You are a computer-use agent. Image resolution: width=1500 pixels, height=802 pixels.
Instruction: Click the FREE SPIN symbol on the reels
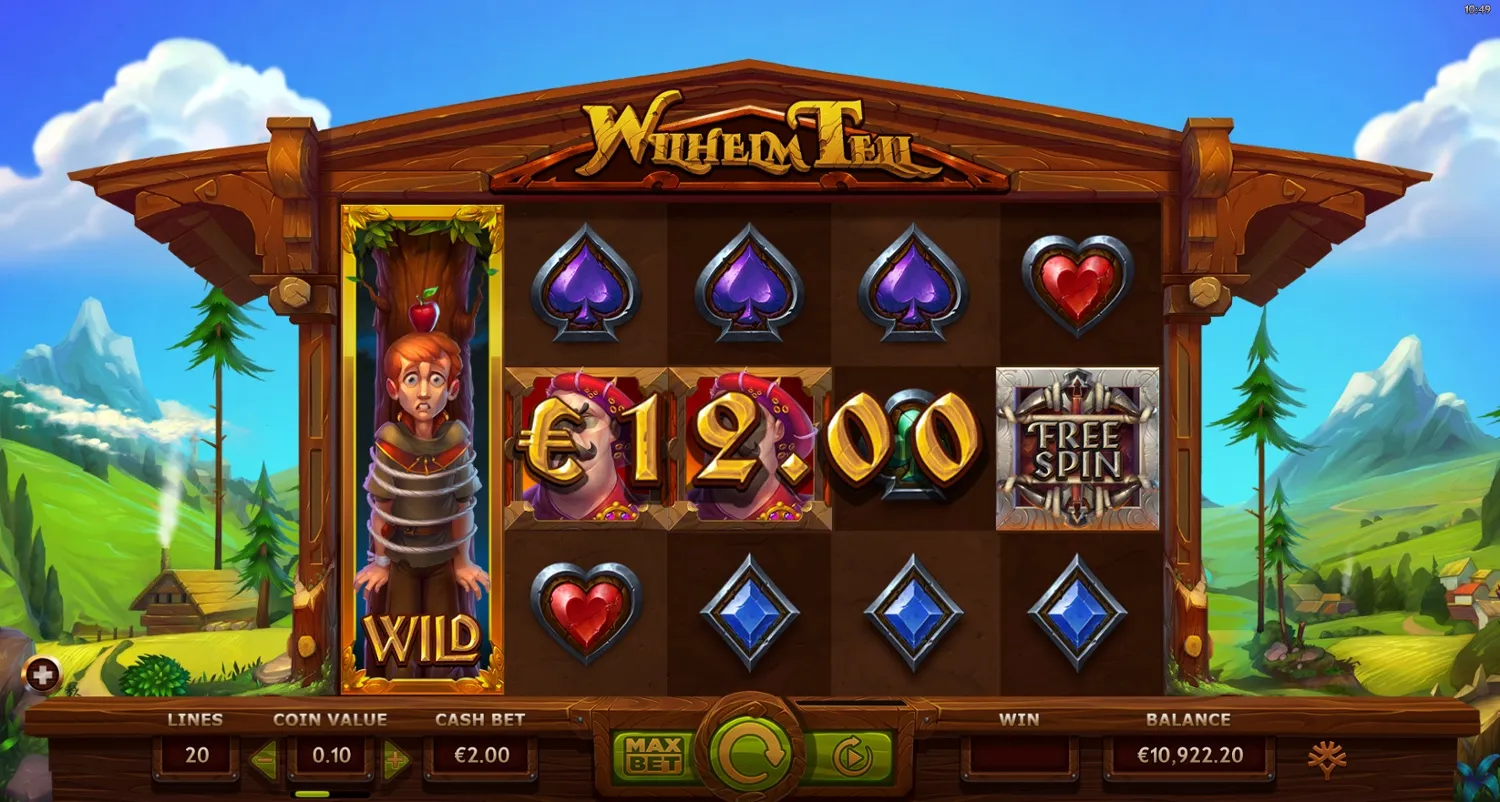click(1077, 448)
